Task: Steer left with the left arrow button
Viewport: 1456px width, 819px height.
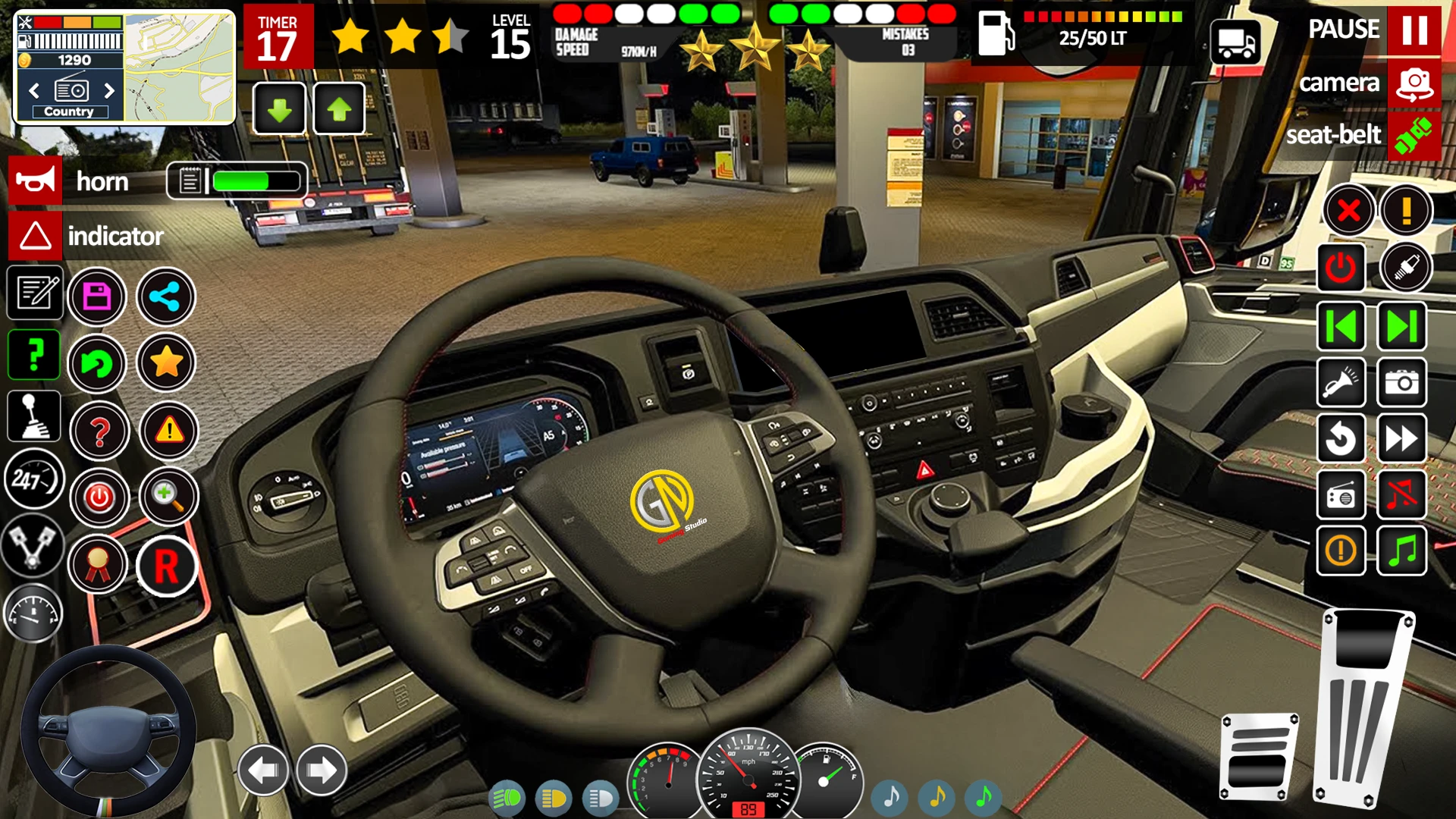Action: (263, 770)
